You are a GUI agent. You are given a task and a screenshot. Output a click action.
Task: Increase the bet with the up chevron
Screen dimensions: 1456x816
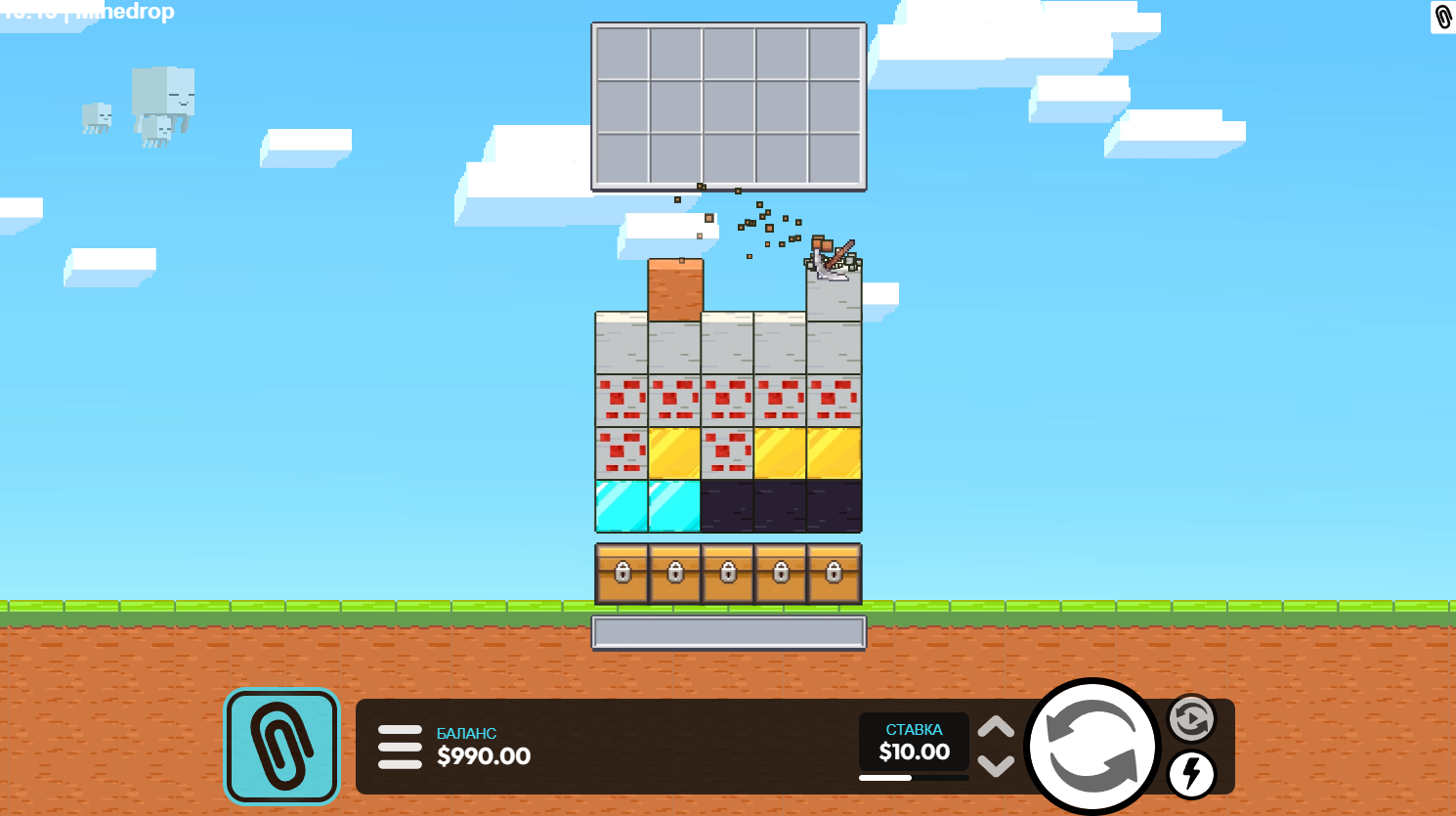pos(996,728)
